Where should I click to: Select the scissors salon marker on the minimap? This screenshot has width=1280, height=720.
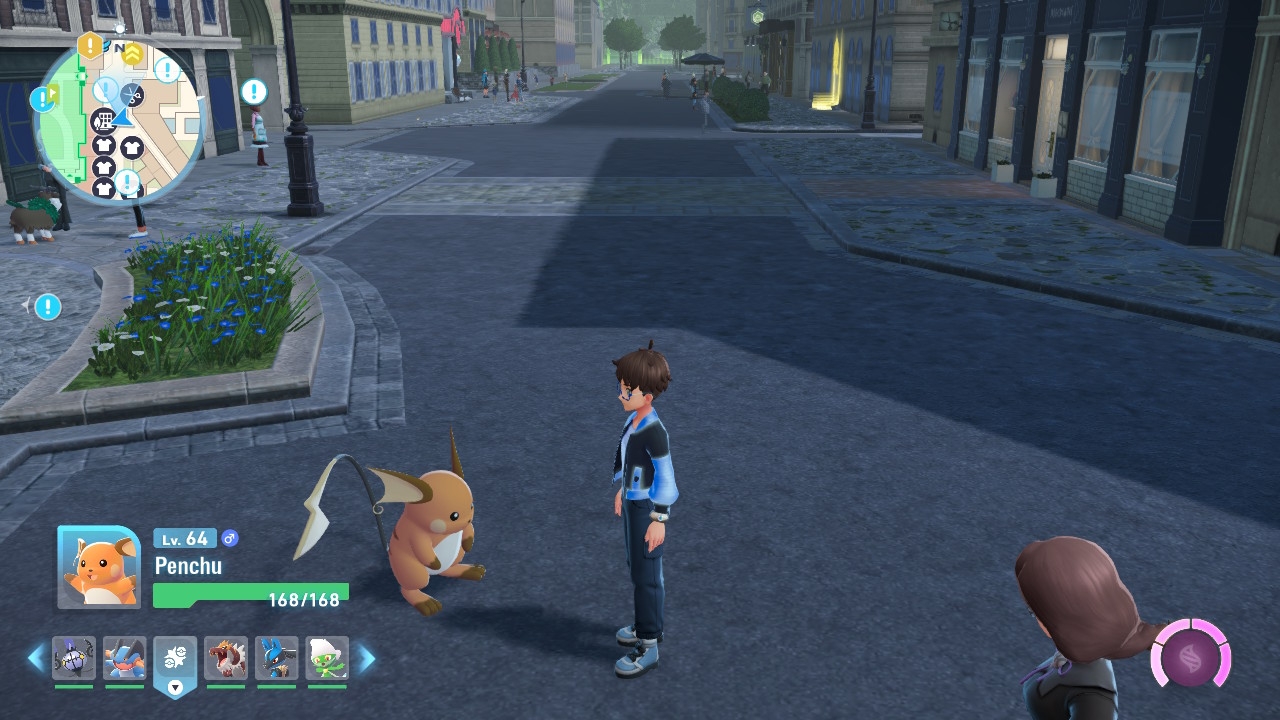coord(131,95)
